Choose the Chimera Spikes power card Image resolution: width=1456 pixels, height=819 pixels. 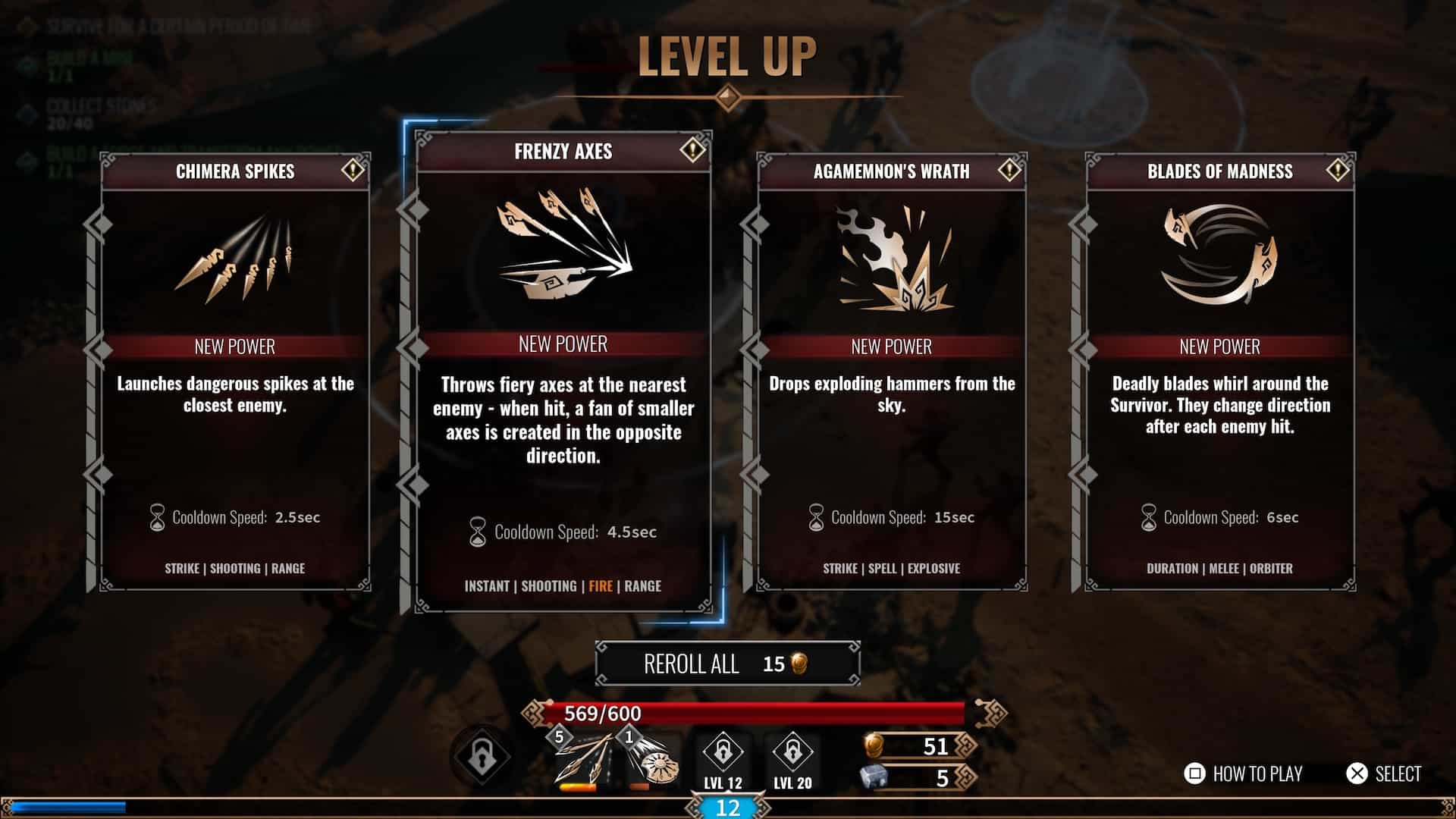click(235, 372)
